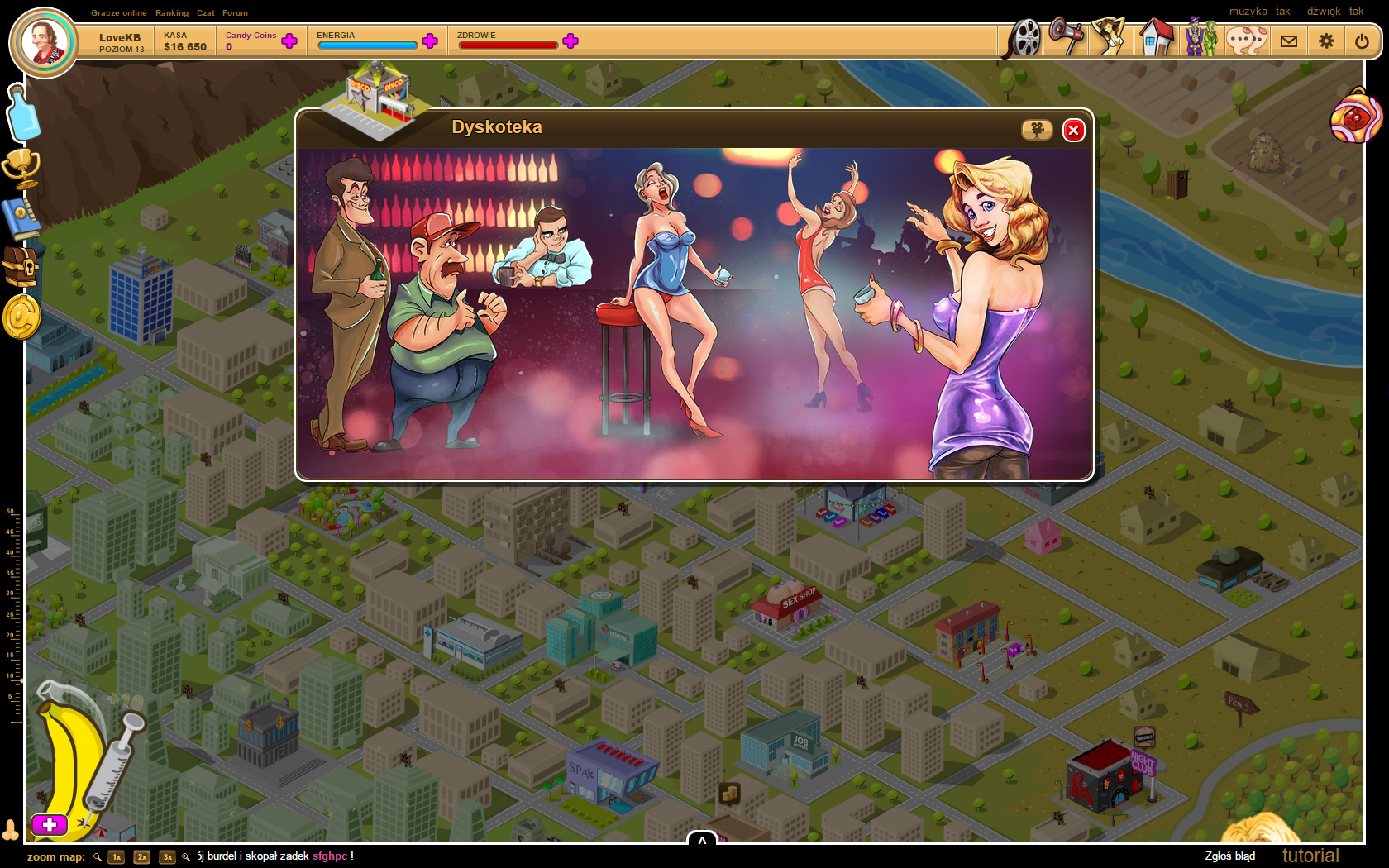The height and width of the screenshot is (868, 1389).
Task: Open the gear settings
Action: click(1327, 41)
